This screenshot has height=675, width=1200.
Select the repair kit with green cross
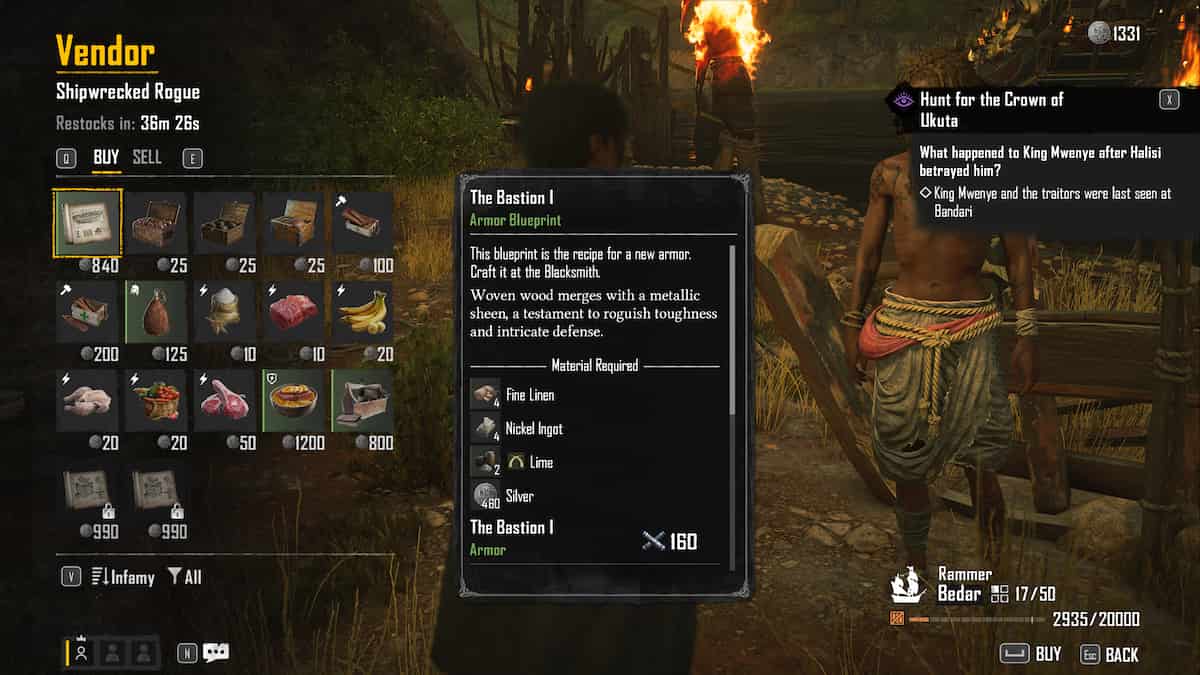[x=89, y=312]
